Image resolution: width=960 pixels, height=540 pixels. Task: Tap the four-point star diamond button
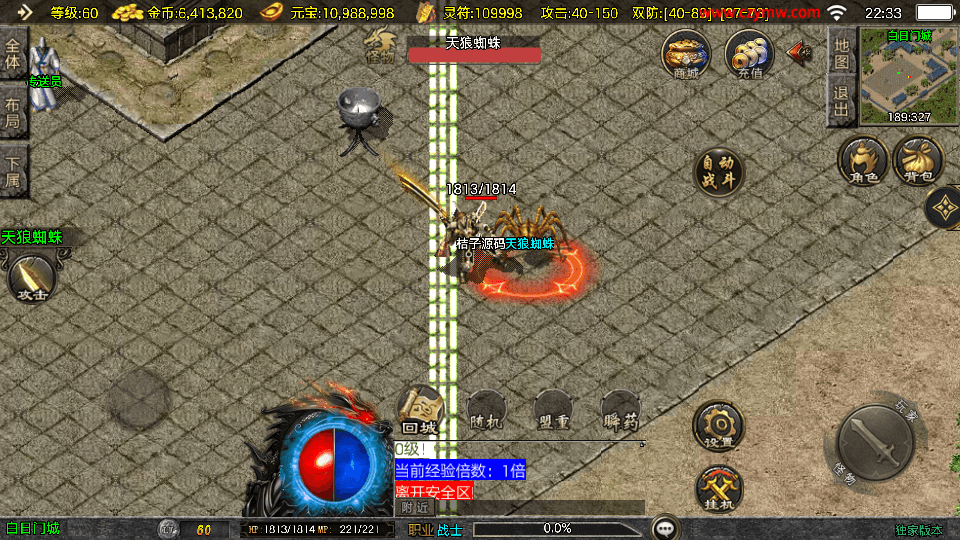click(943, 208)
